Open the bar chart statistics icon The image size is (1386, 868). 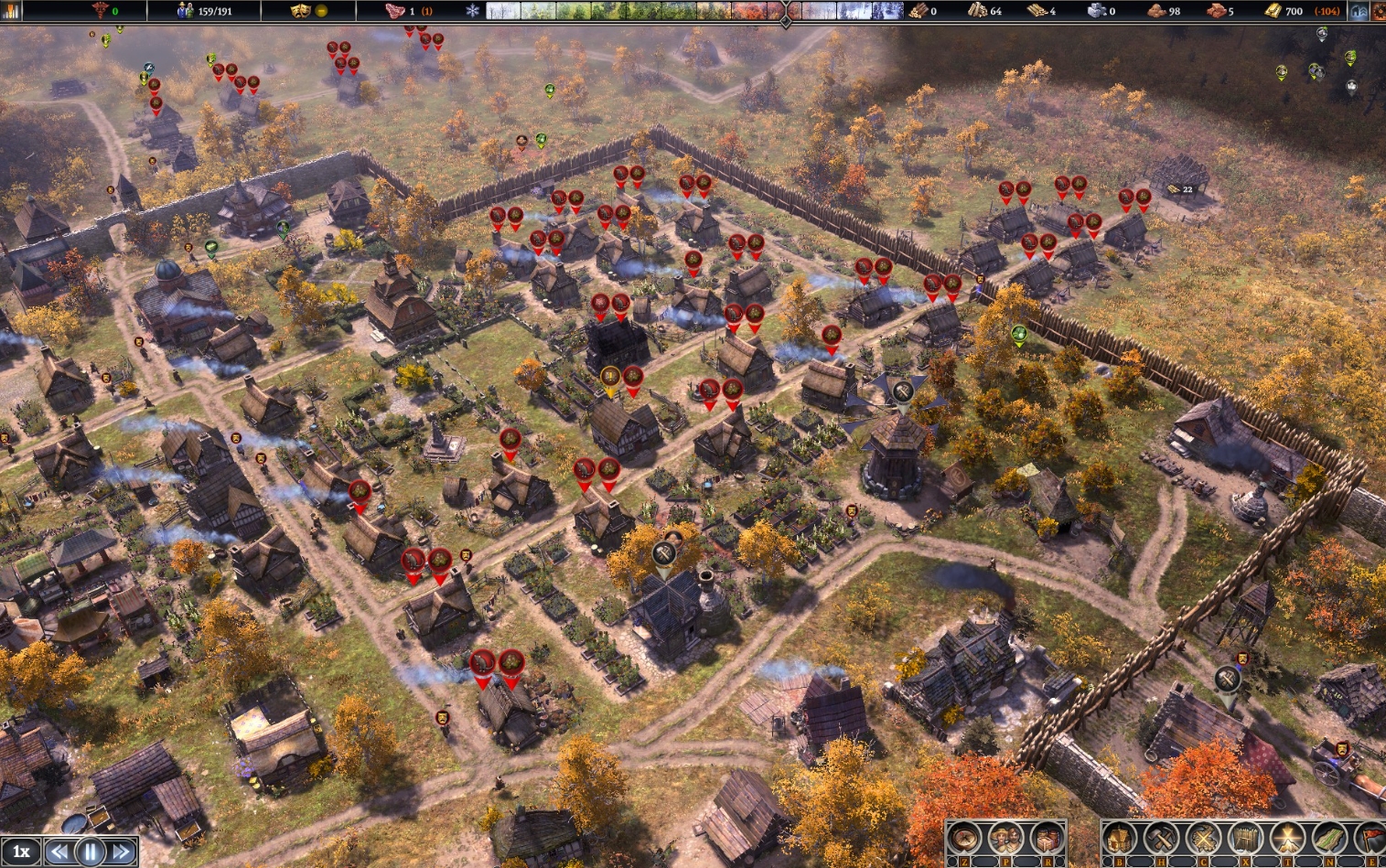10,11
